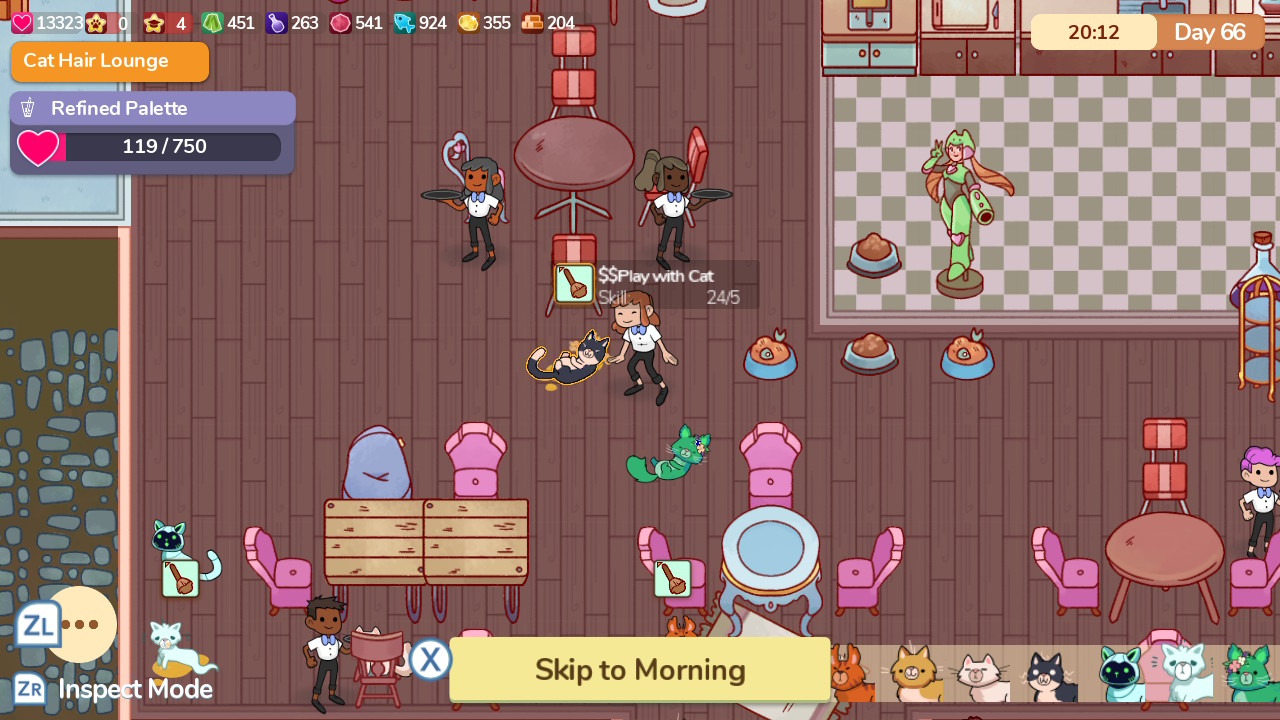Click the brush skill icon near the pink table
The image size is (1280, 720).
click(x=673, y=578)
